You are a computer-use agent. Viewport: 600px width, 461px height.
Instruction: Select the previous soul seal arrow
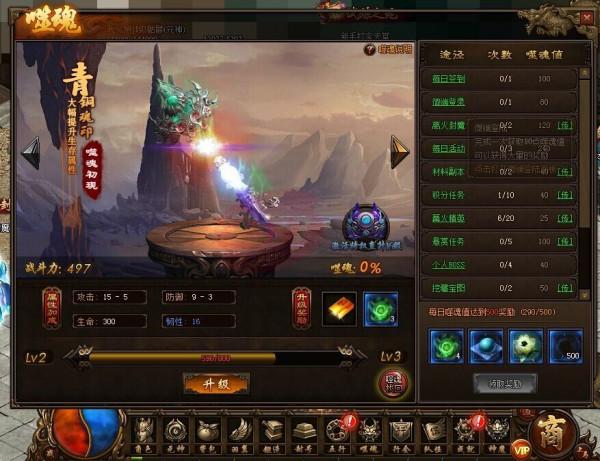(31, 152)
